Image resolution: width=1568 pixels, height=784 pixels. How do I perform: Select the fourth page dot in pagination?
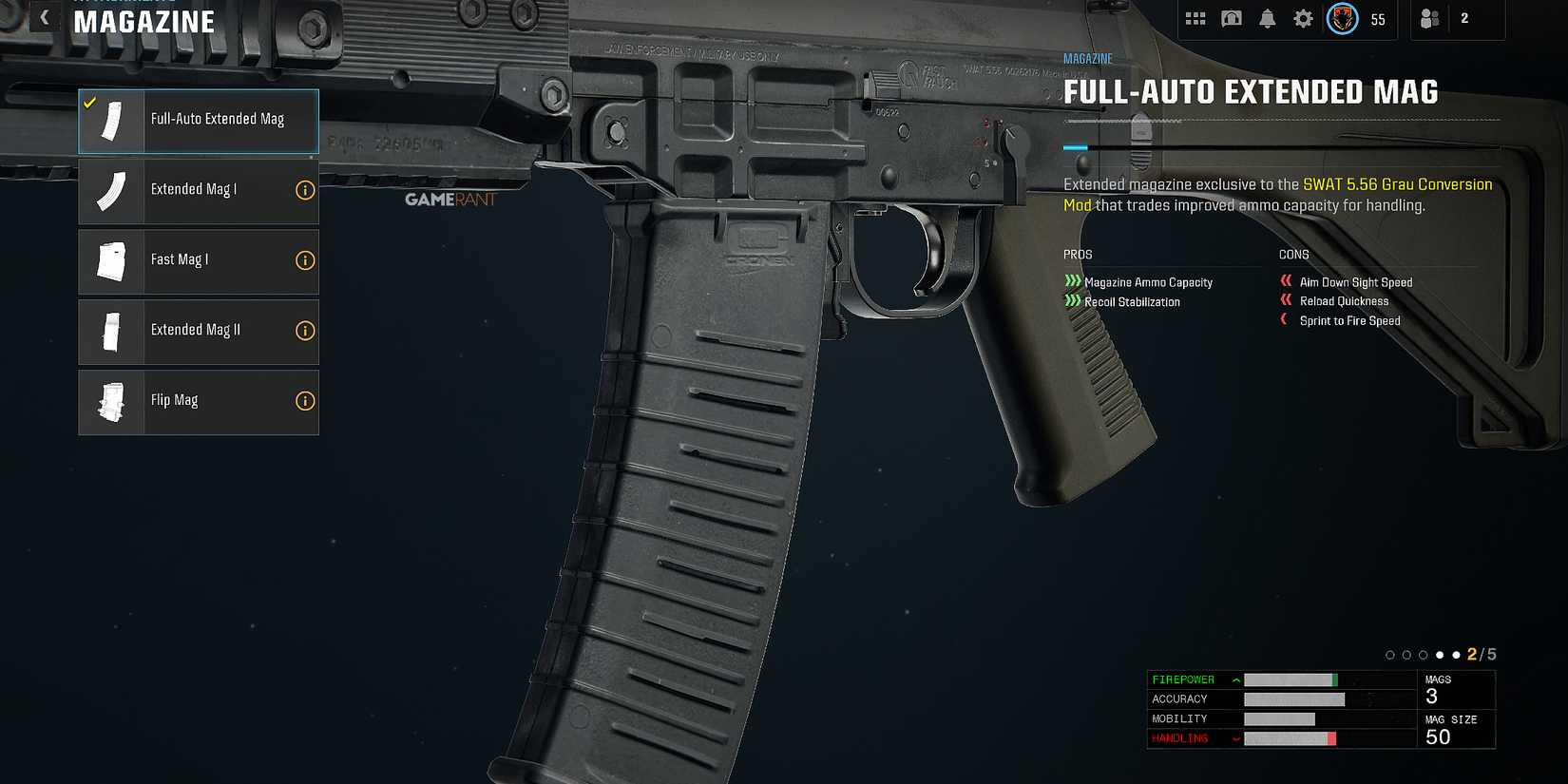(x=1439, y=655)
